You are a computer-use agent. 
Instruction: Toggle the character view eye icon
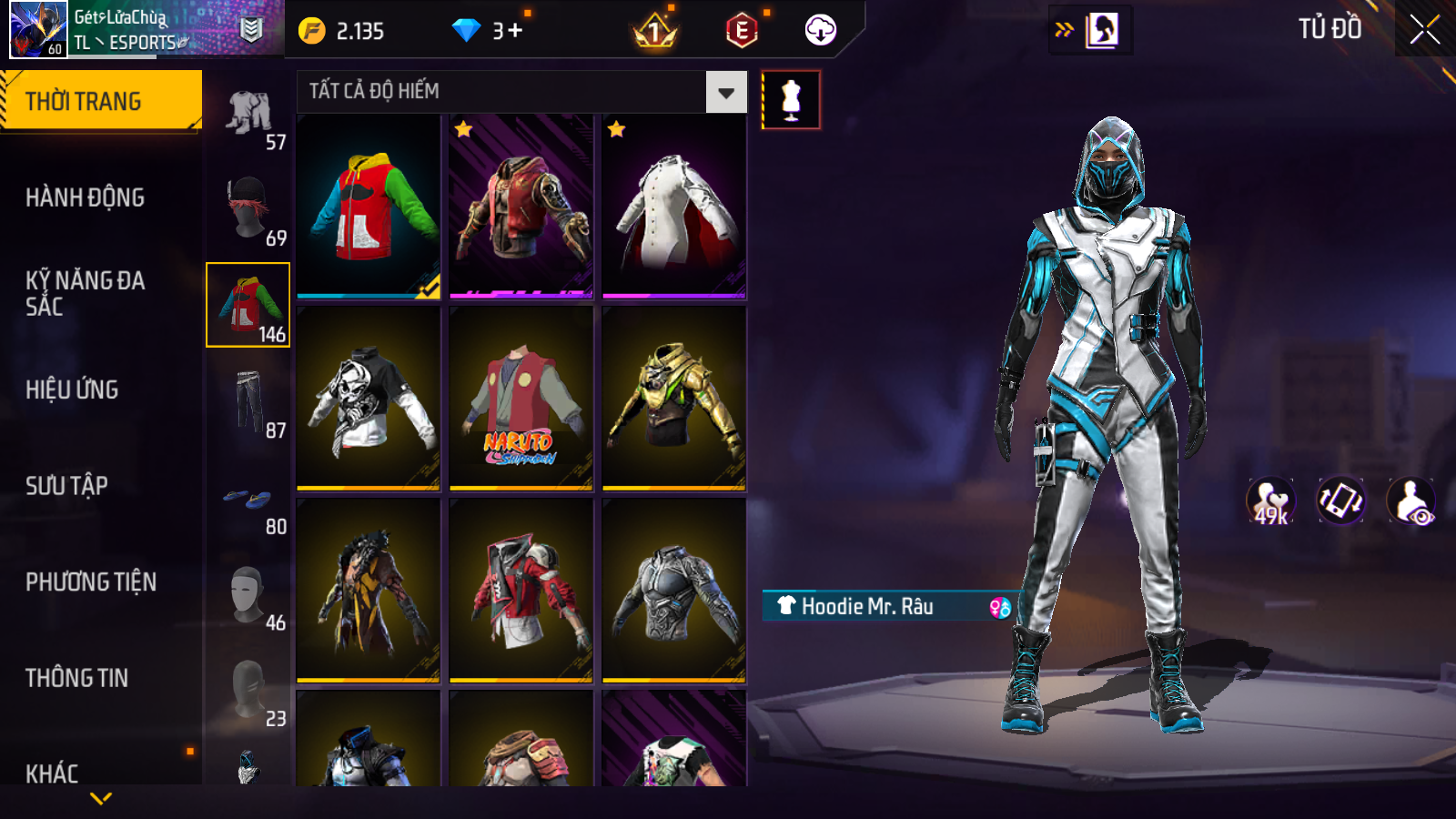[1411, 501]
